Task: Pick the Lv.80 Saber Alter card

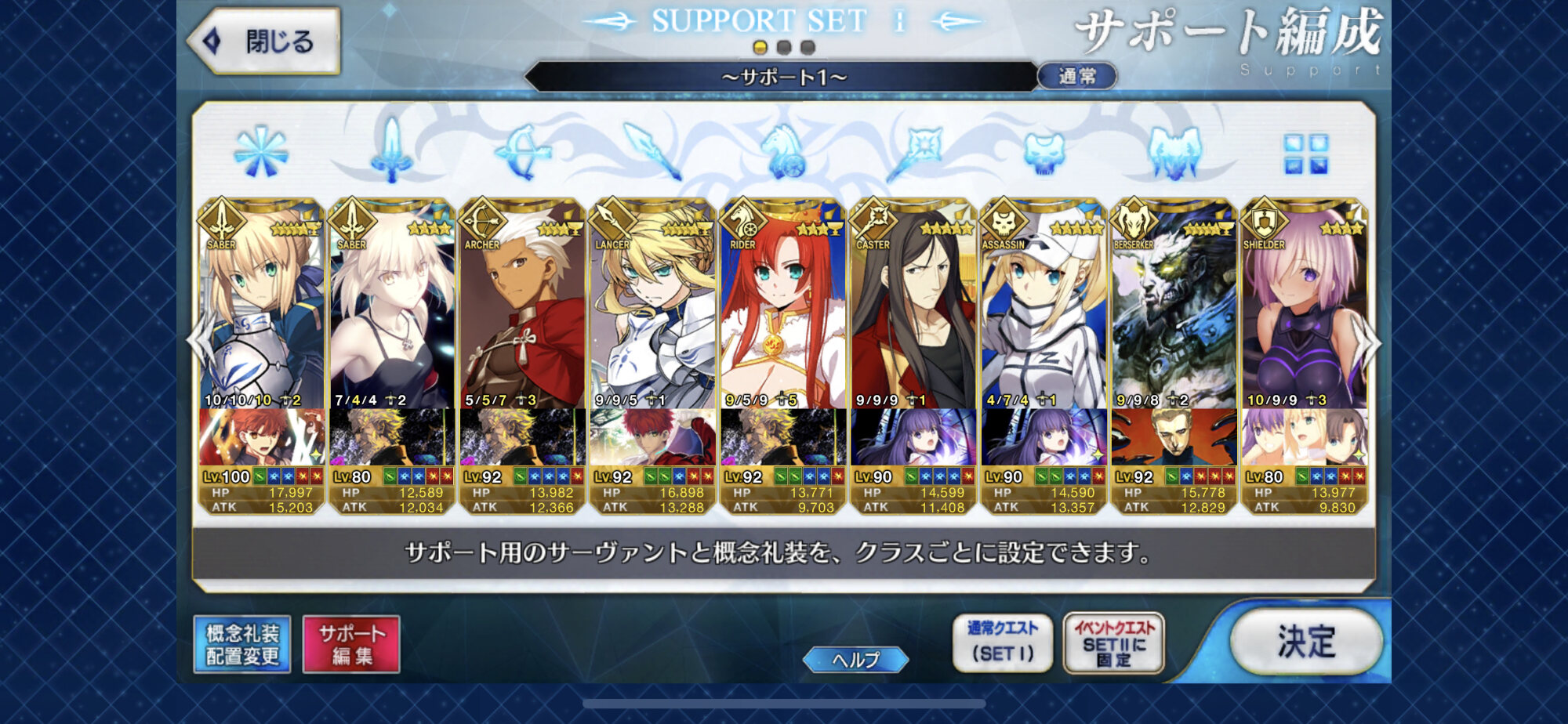Action: [x=391, y=313]
